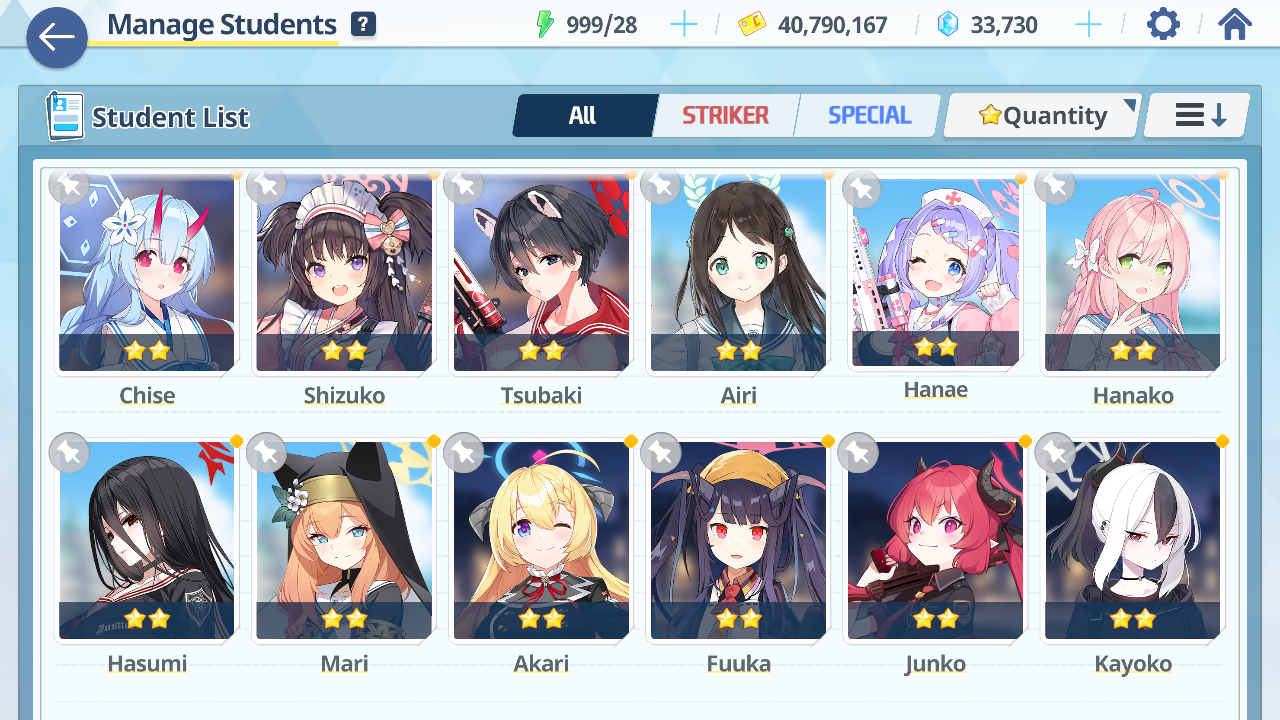
Task: Open Fuuka's student card
Action: point(738,541)
